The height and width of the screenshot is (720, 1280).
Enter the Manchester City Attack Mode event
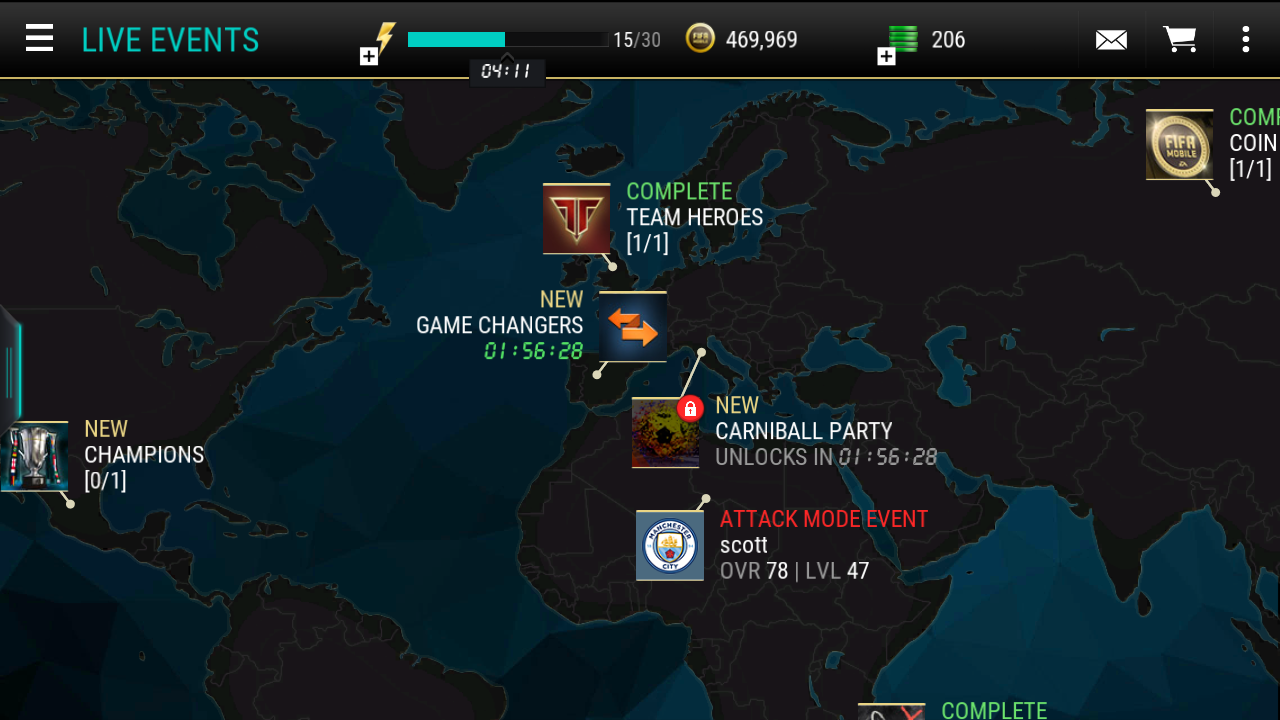click(670, 545)
